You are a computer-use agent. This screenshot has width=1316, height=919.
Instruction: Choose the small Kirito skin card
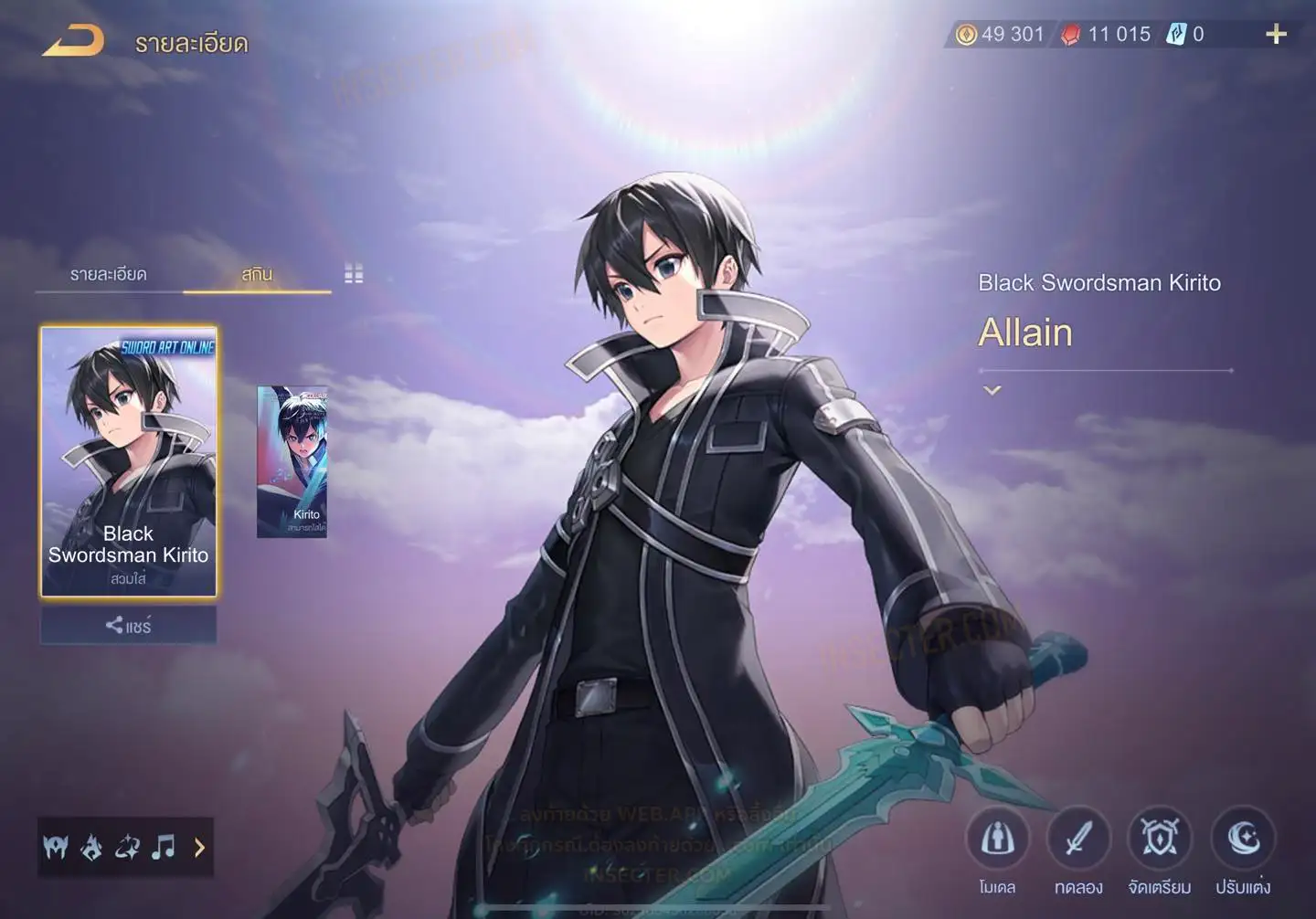pos(292,461)
